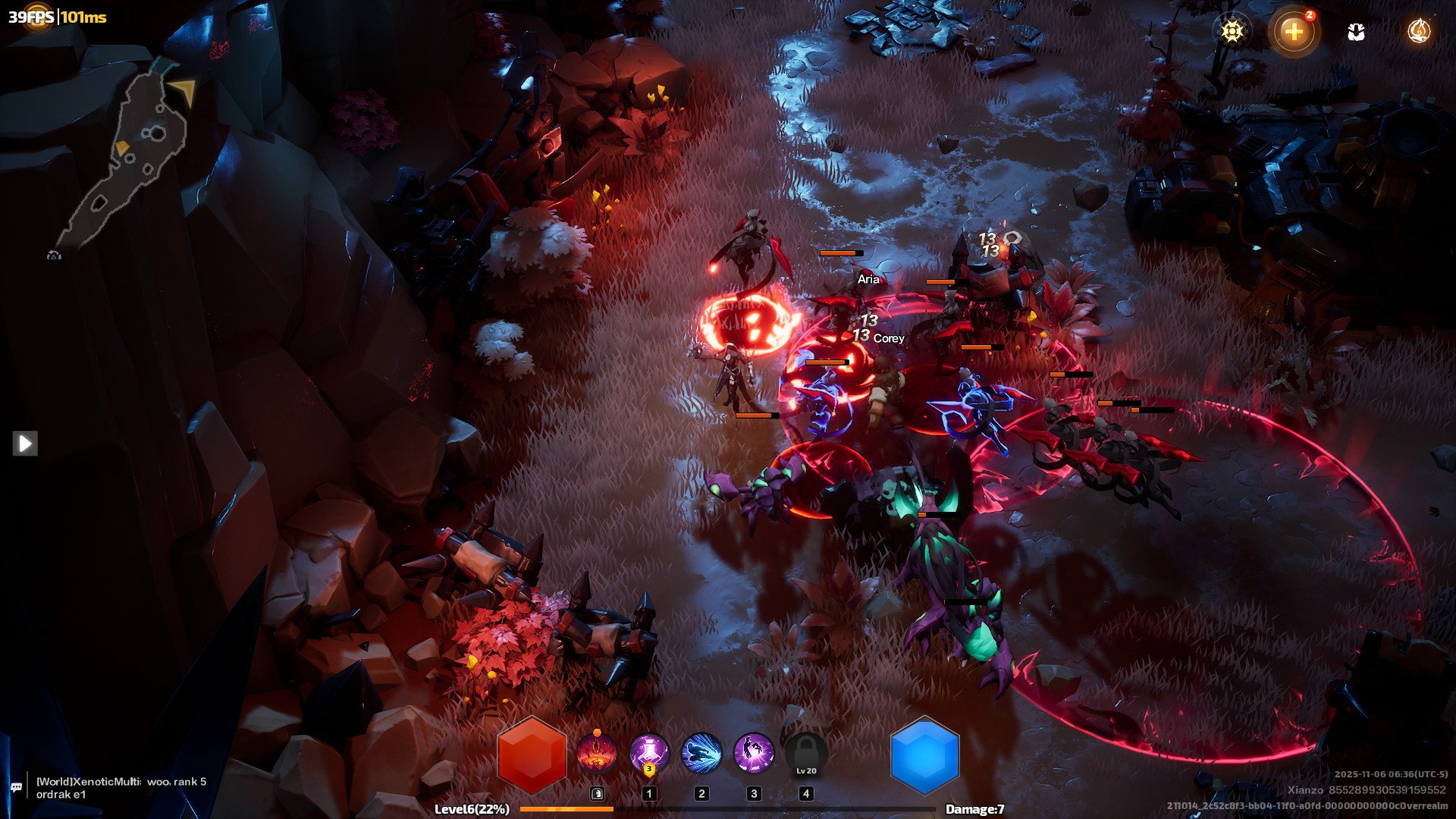Use the purple potion skill

(649, 754)
